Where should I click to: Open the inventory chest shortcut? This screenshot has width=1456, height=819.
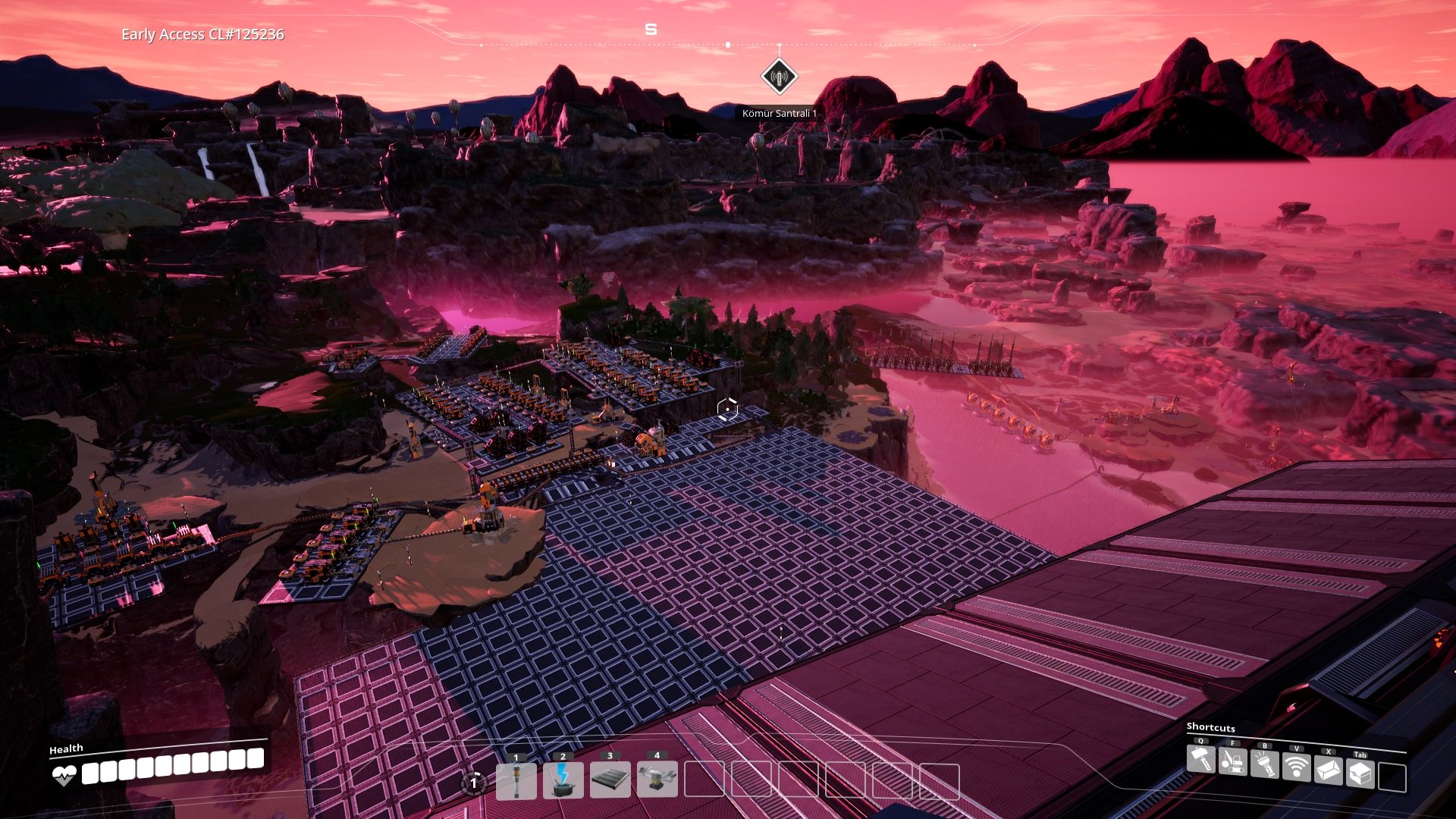click(x=1360, y=774)
